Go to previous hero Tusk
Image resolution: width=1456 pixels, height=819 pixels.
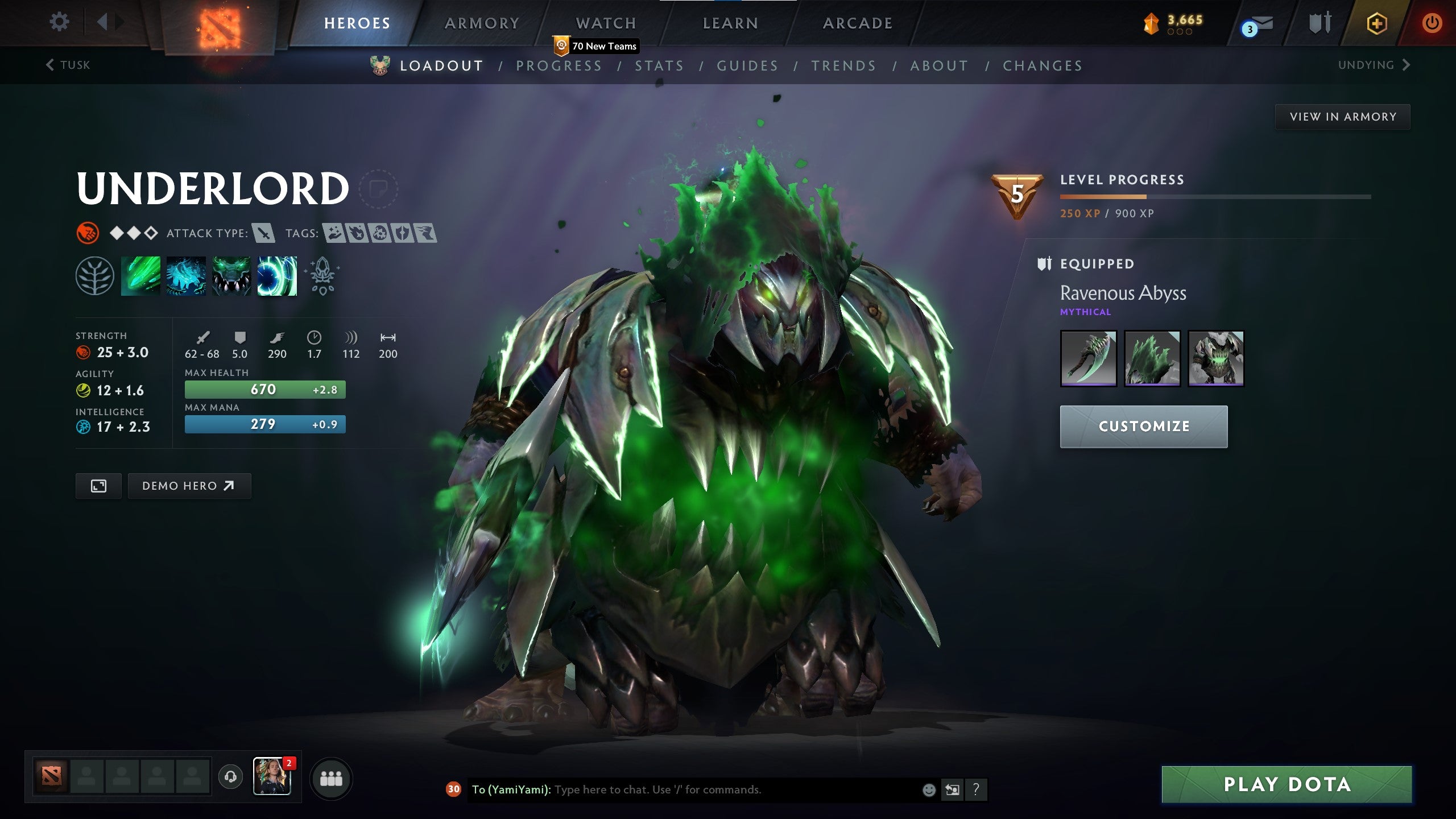(68, 65)
